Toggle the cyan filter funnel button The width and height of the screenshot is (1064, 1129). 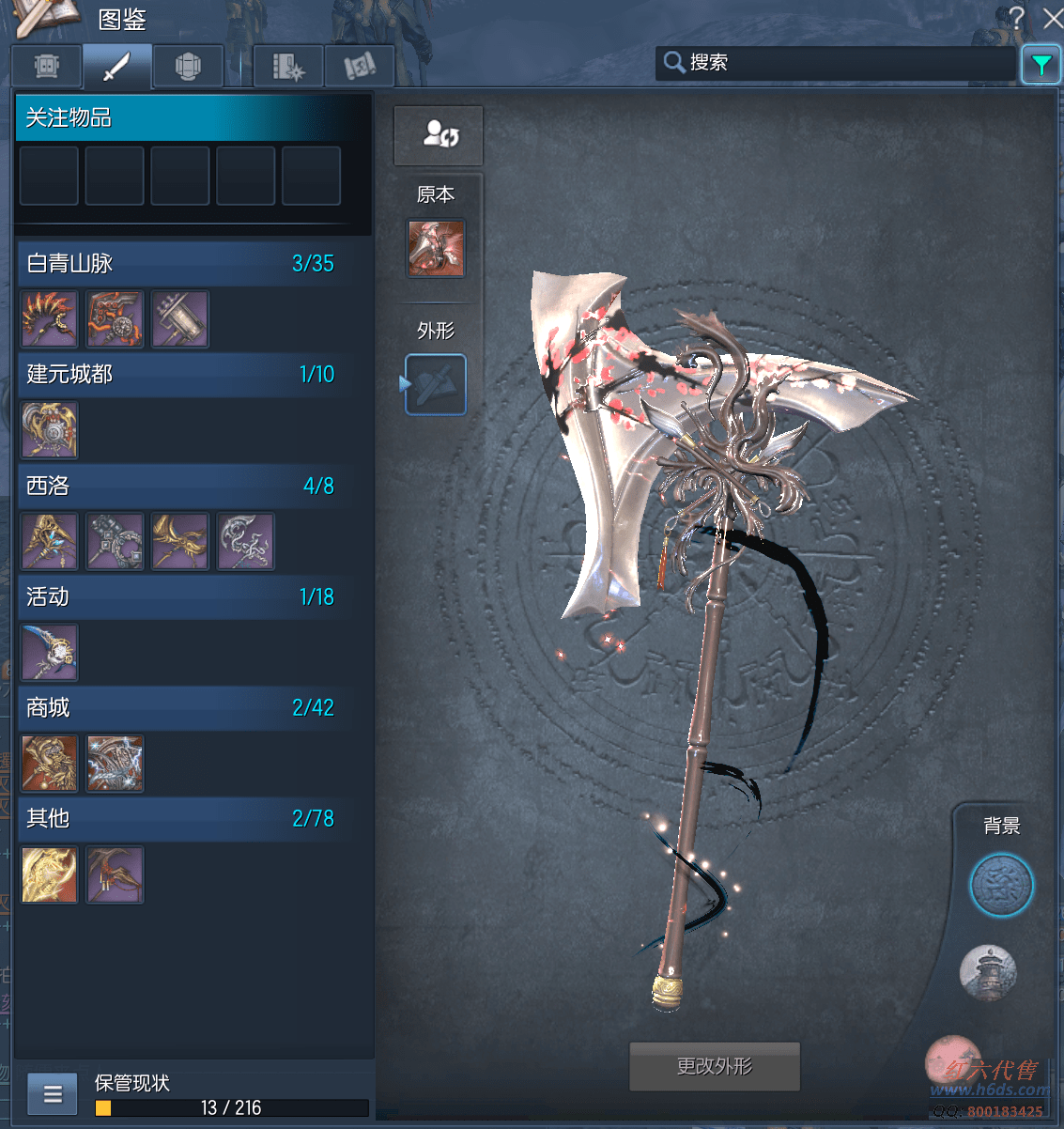(1041, 65)
